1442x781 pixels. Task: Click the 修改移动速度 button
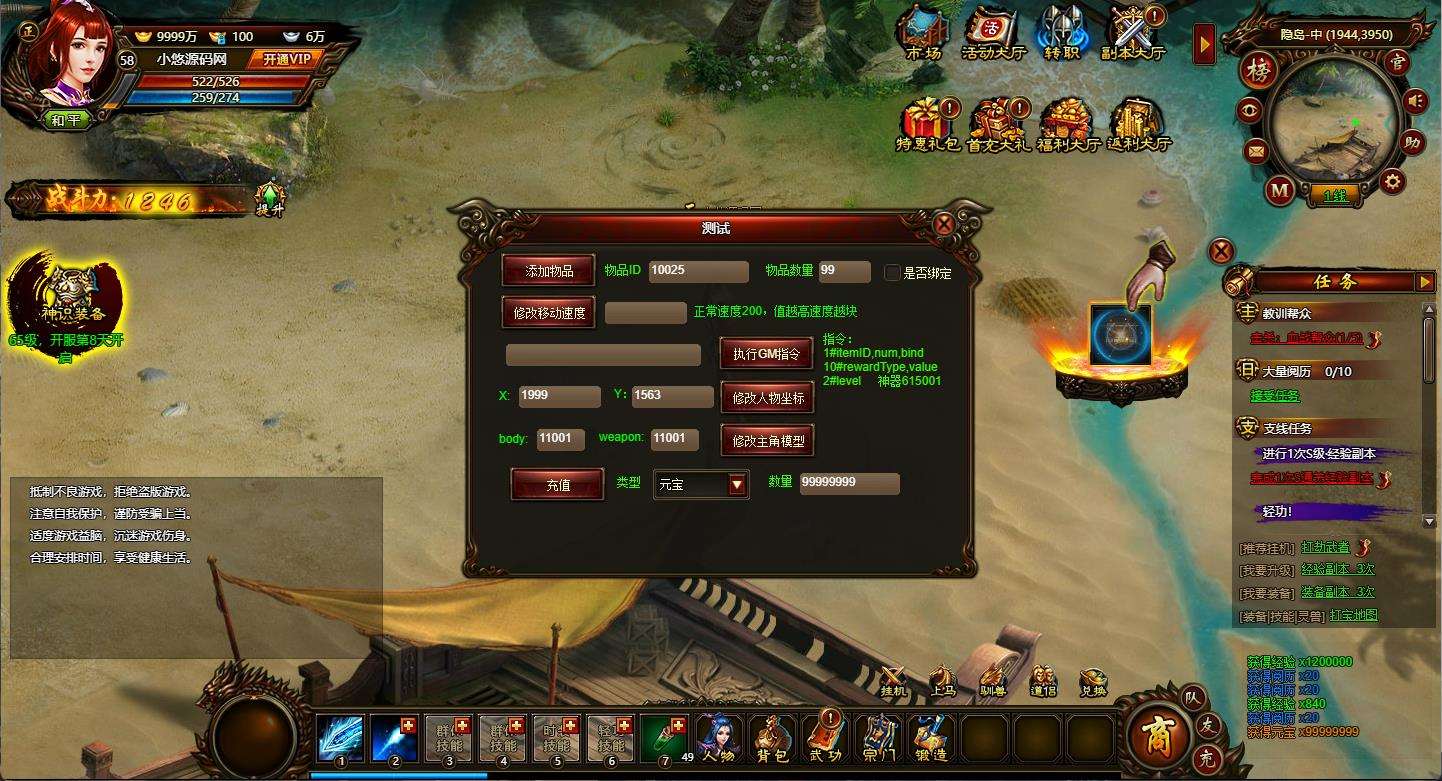pos(549,313)
